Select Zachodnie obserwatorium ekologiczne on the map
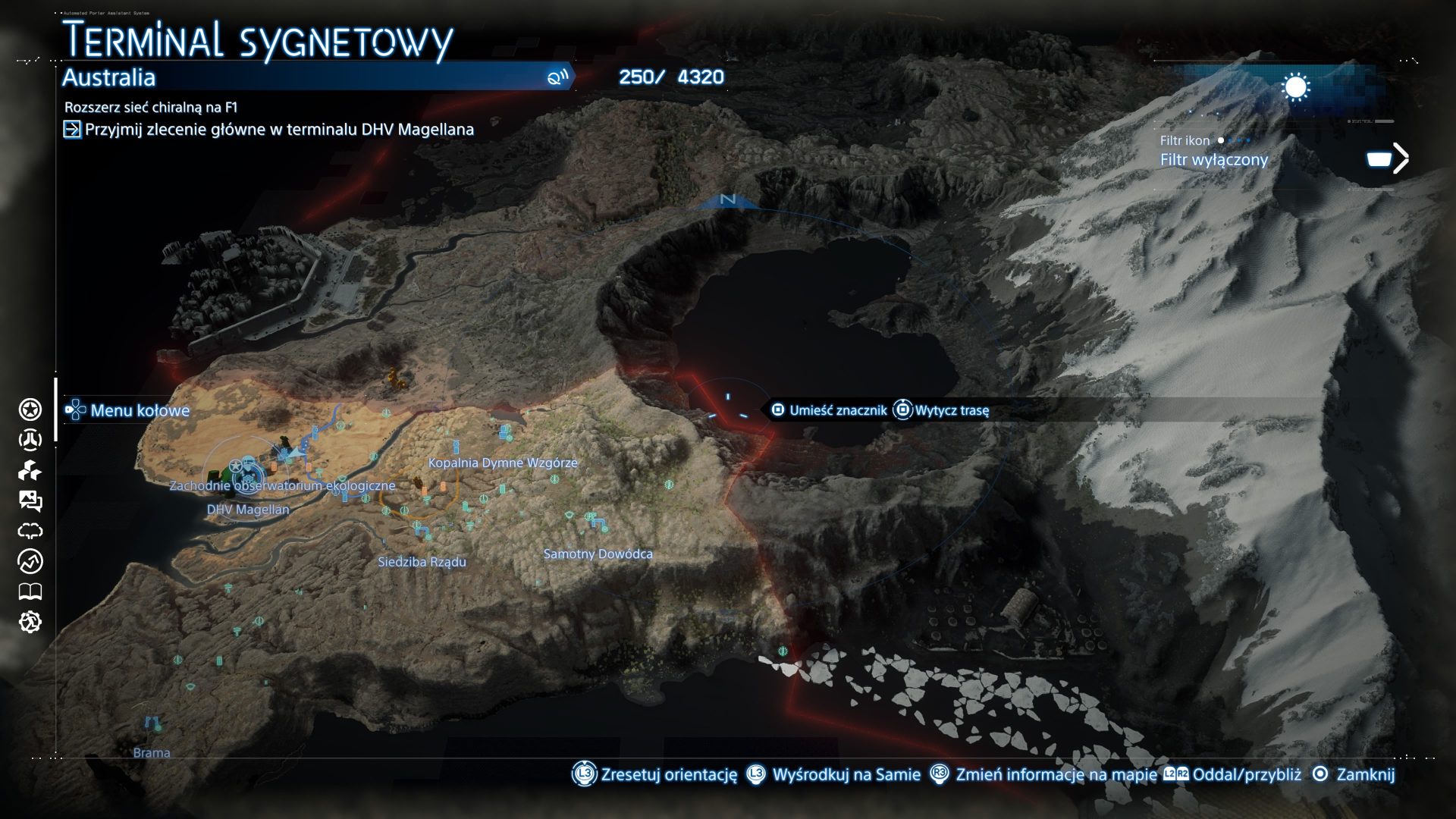 click(x=282, y=485)
